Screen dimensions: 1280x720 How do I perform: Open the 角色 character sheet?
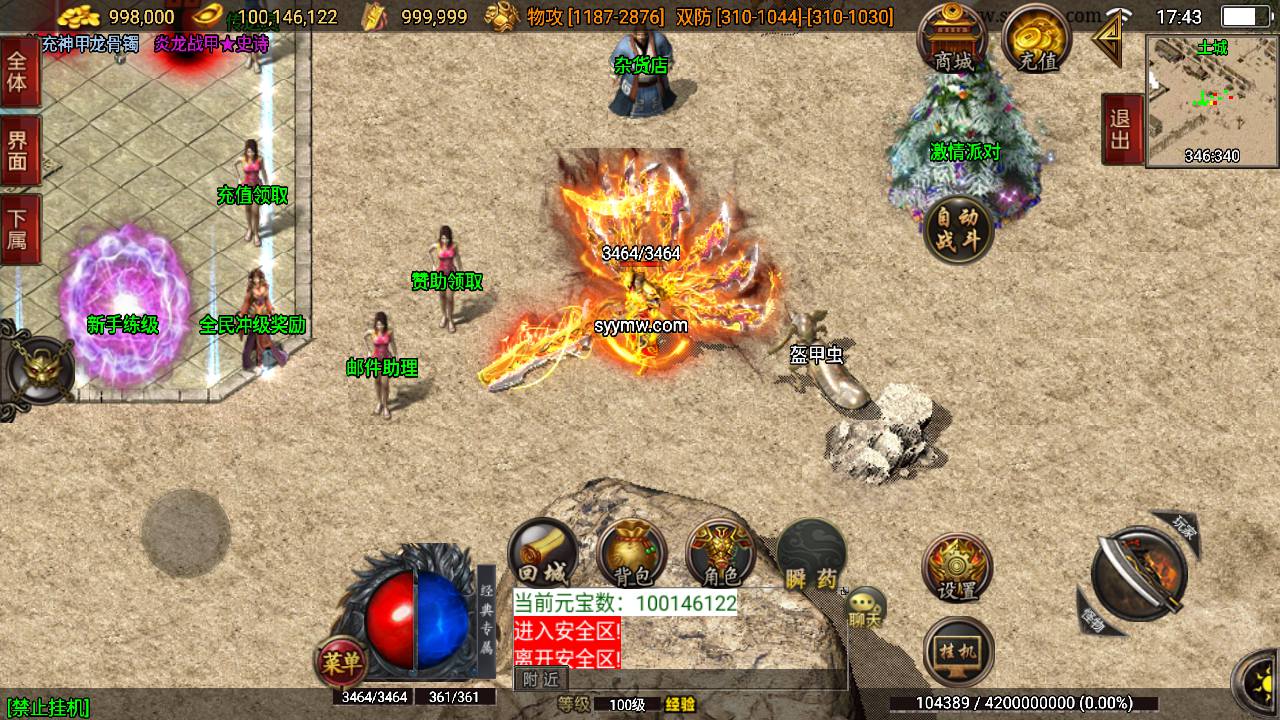click(721, 555)
